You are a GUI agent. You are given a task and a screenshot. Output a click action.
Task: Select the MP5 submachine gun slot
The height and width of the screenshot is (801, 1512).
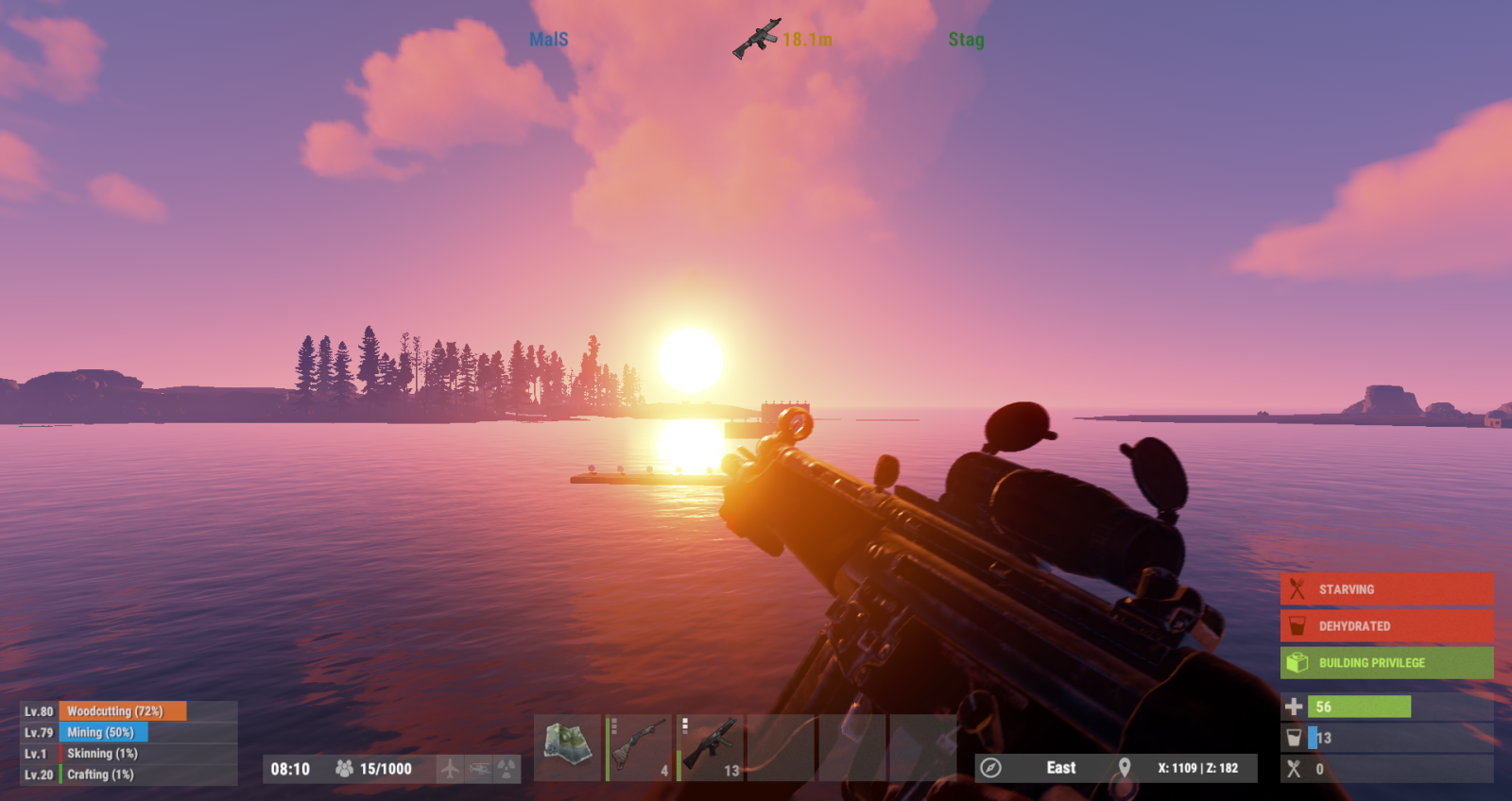click(711, 747)
